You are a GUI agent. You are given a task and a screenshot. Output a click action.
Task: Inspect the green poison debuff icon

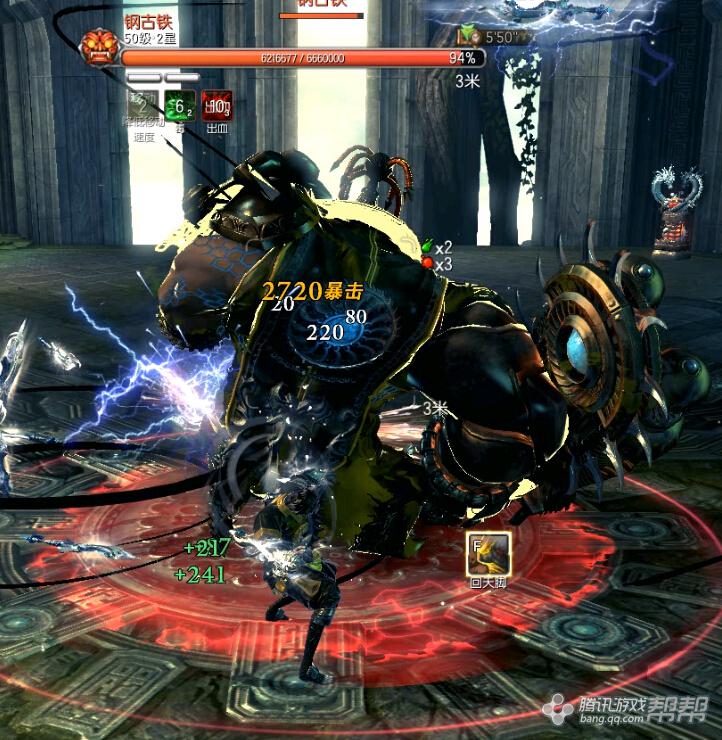[180, 105]
